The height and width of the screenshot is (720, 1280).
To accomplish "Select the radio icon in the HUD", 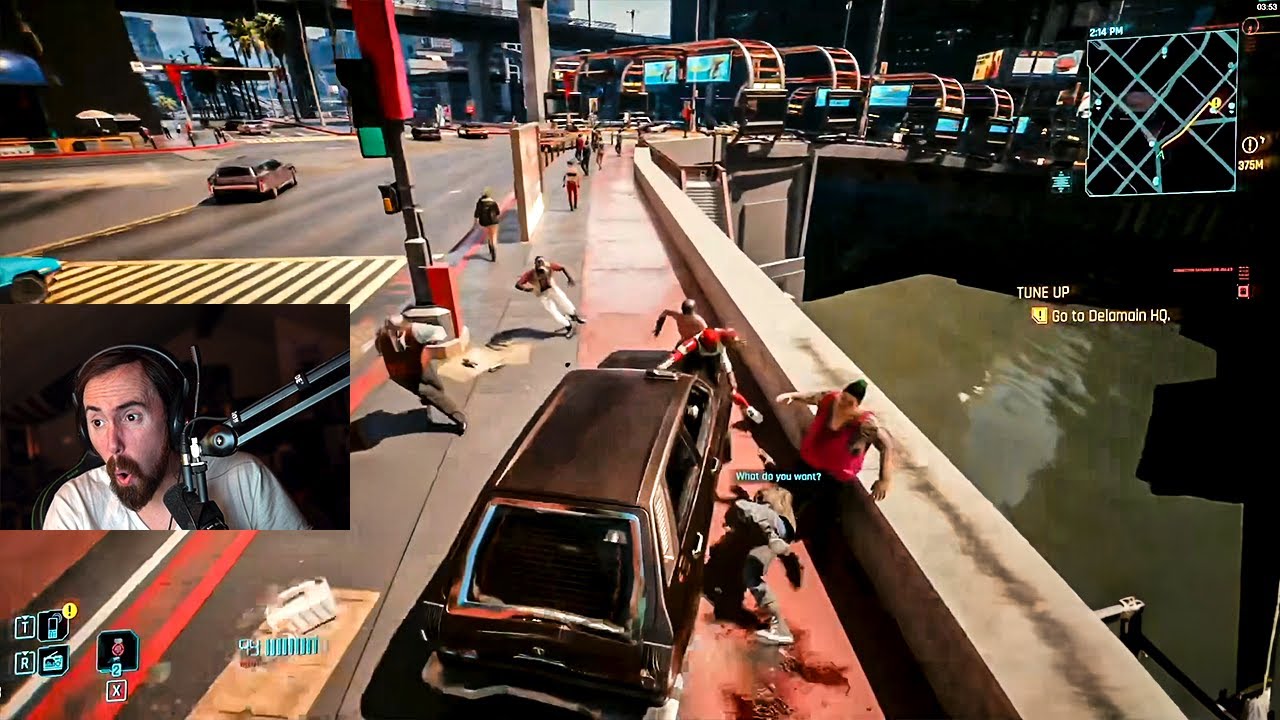I will tap(52, 660).
